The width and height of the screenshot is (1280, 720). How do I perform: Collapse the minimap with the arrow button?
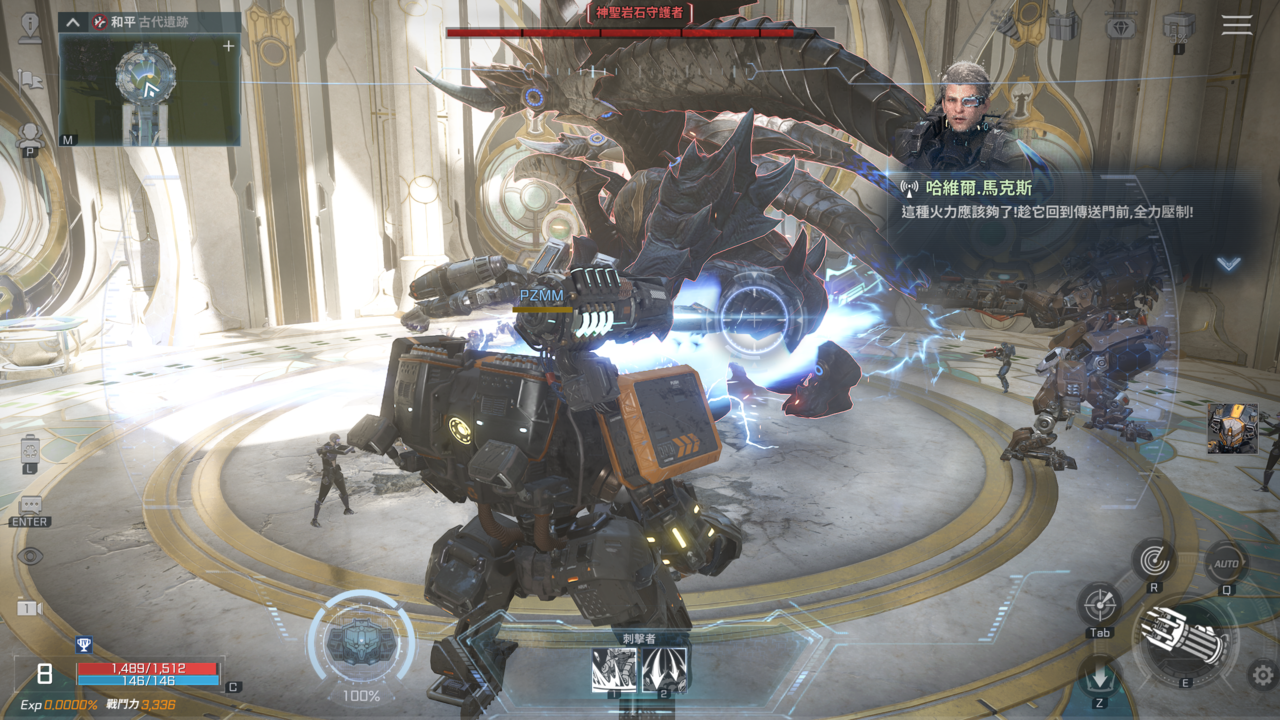(73, 22)
